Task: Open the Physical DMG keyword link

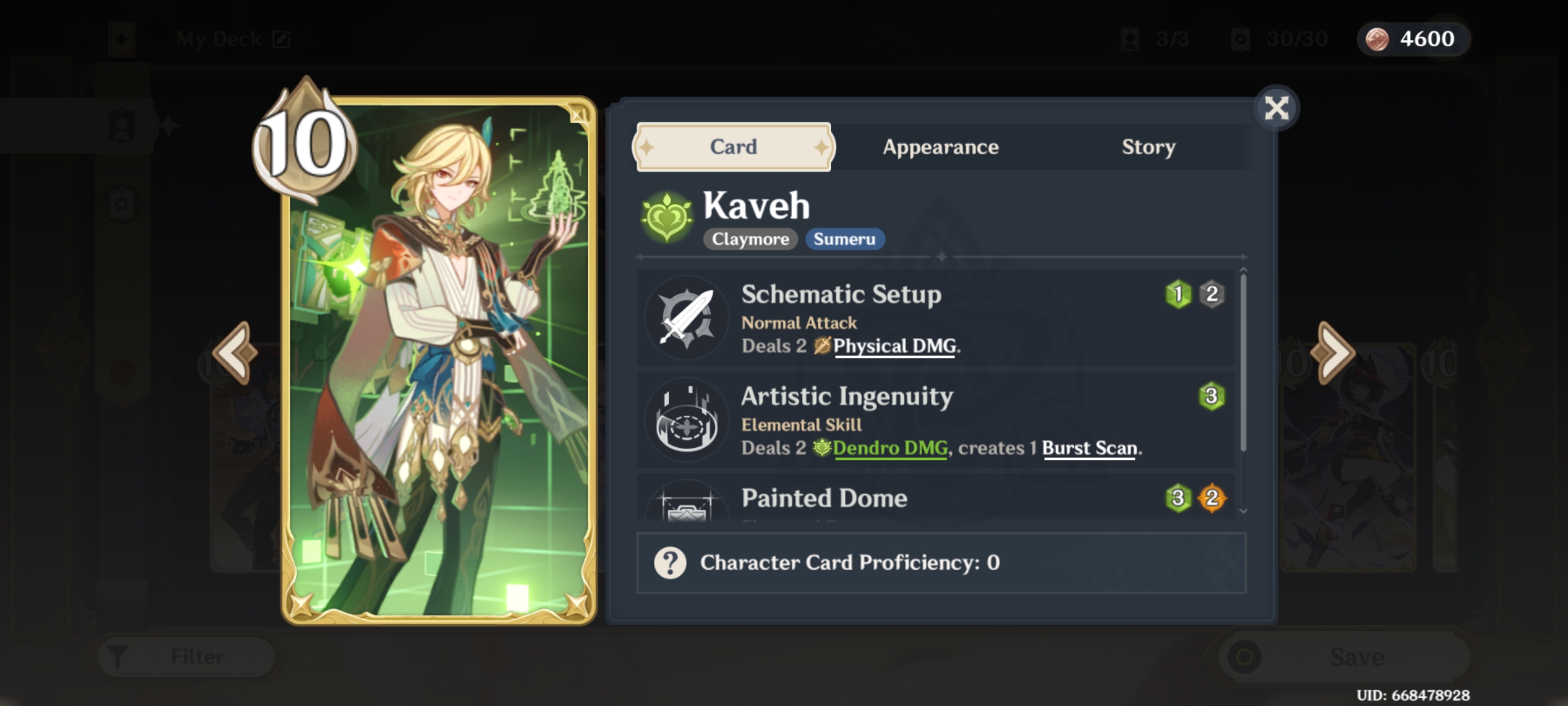Action: coord(894,346)
